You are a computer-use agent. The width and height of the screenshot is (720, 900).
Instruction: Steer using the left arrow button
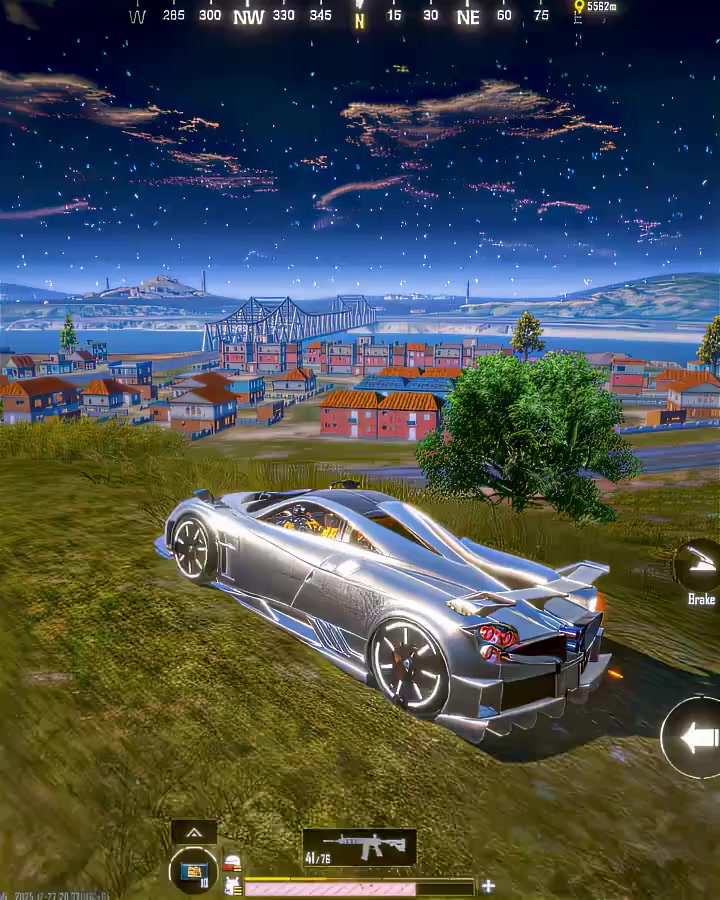(696, 738)
